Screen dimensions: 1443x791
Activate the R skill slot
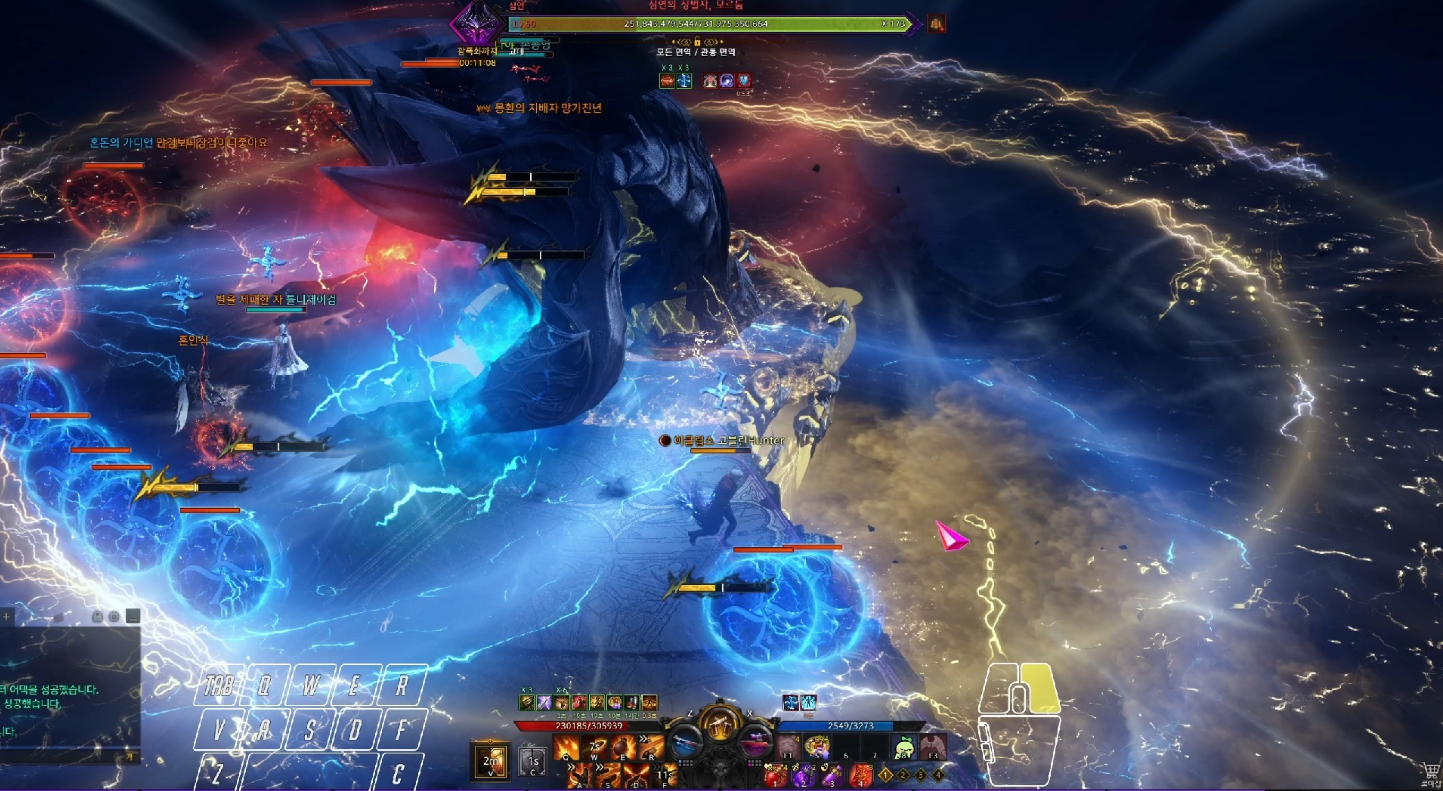pyautogui.click(x=651, y=747)
